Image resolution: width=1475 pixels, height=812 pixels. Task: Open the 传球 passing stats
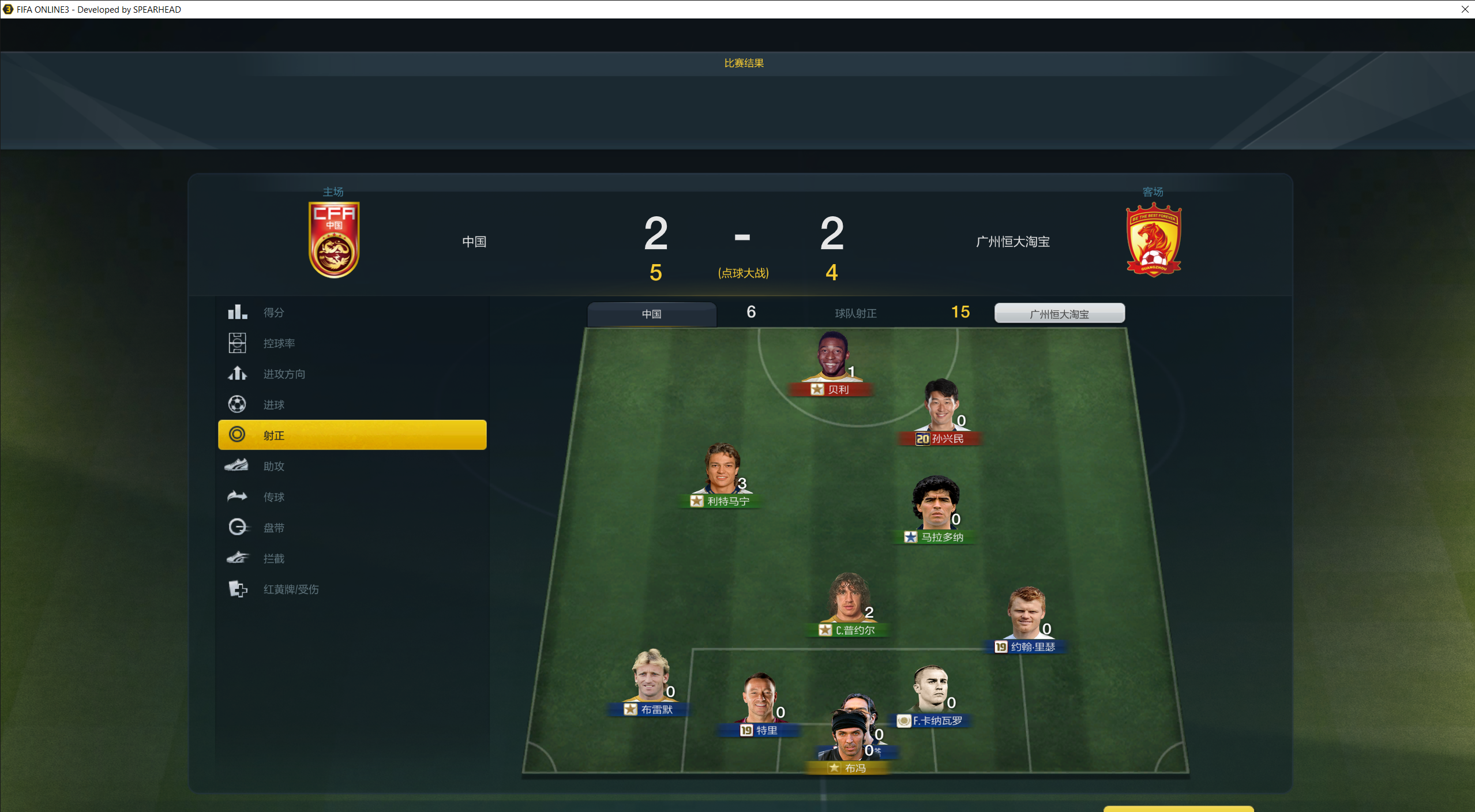(273, 497)
